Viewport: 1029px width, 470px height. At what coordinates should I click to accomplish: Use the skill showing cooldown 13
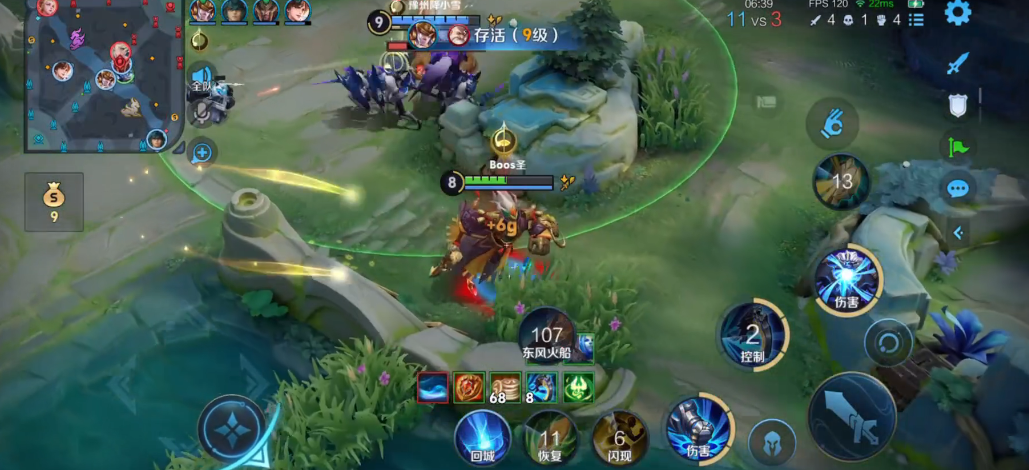tap(840, 182)
